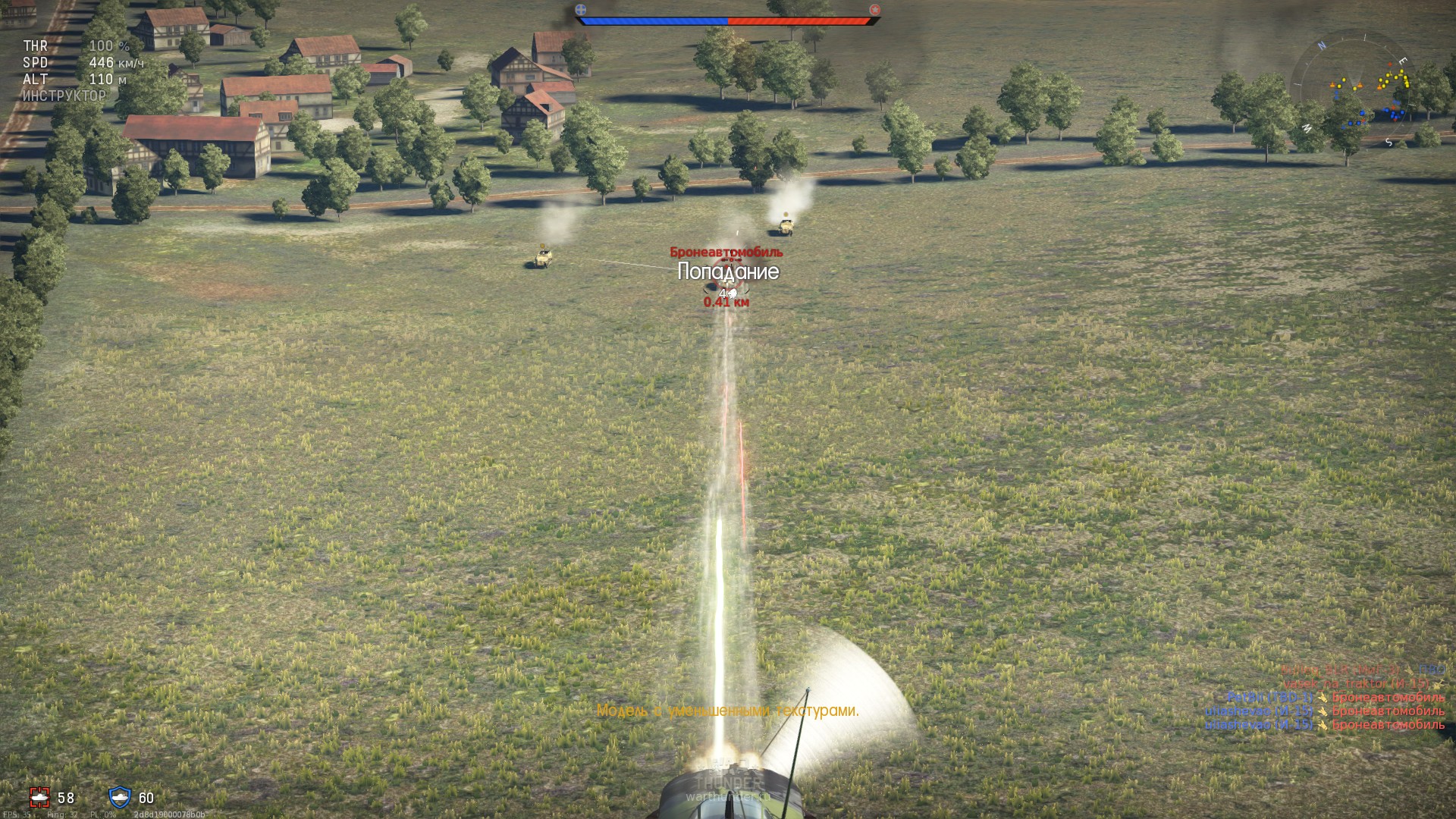Click a yellow kill indicator arrow in the kill feed

1323,698
